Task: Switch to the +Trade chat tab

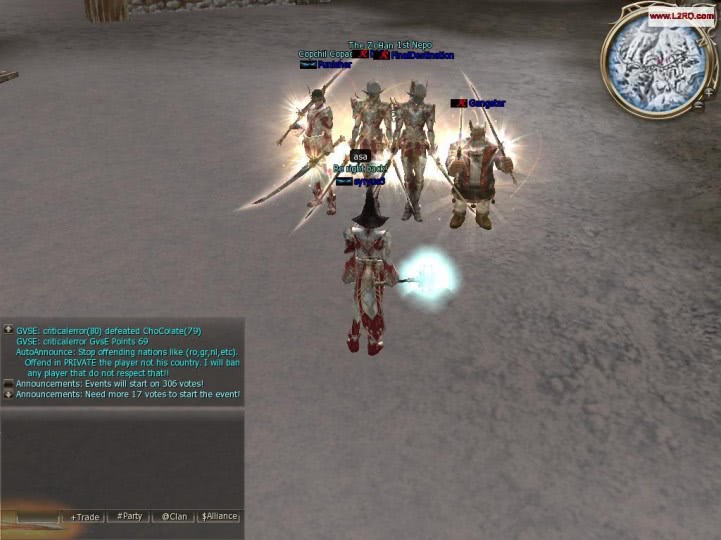Action: 85,517
